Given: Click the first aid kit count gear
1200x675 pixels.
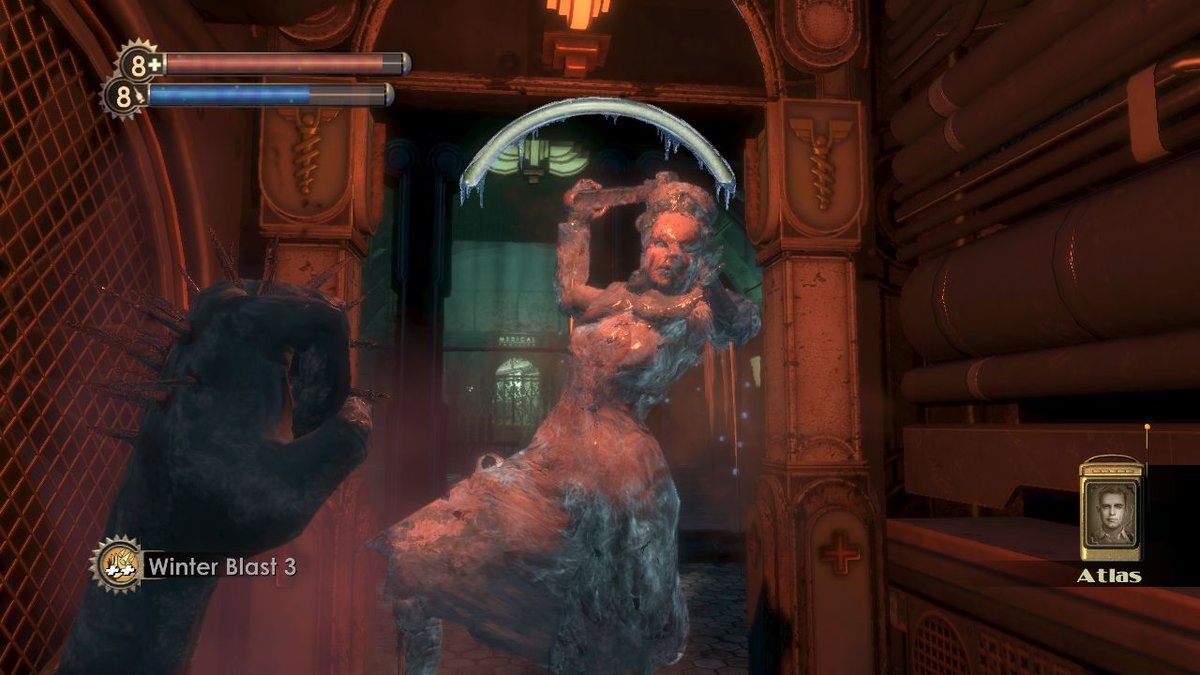Looking at the screenshot, I should coord(139,64).
